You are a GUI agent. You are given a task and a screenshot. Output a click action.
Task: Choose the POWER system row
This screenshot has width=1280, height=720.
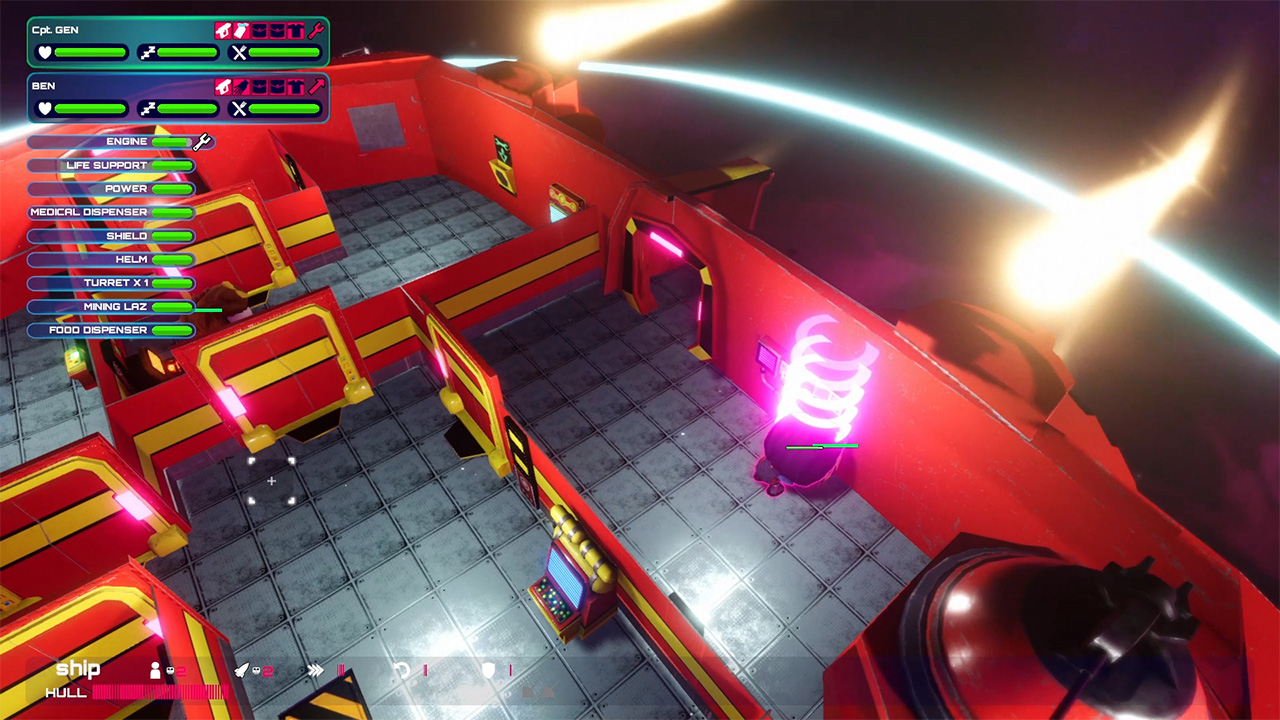pos(112,189)
